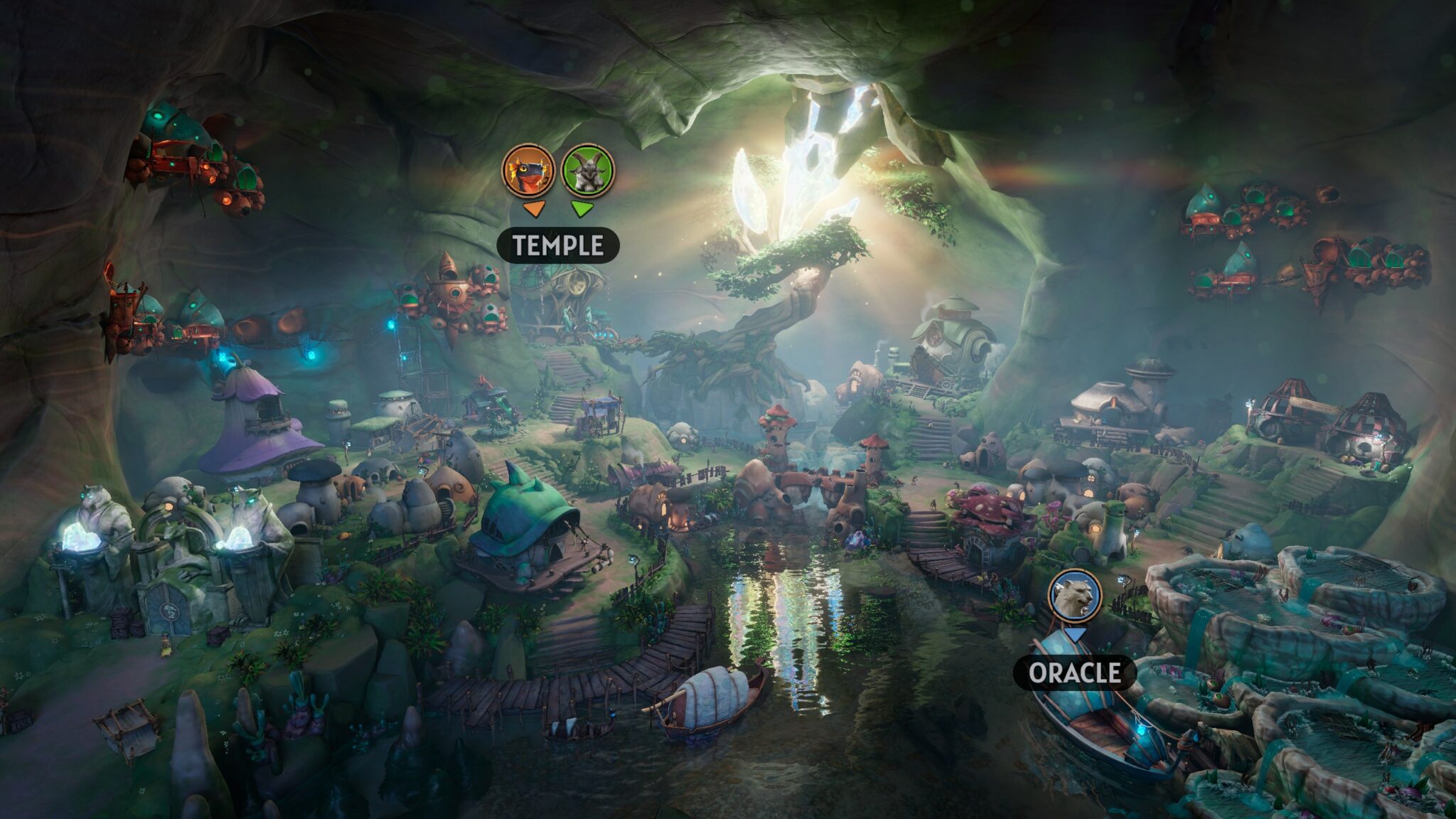This screenshot has width=1456, height=819.
Task: Click the orange frog character portrait
Action: [529, 171]
